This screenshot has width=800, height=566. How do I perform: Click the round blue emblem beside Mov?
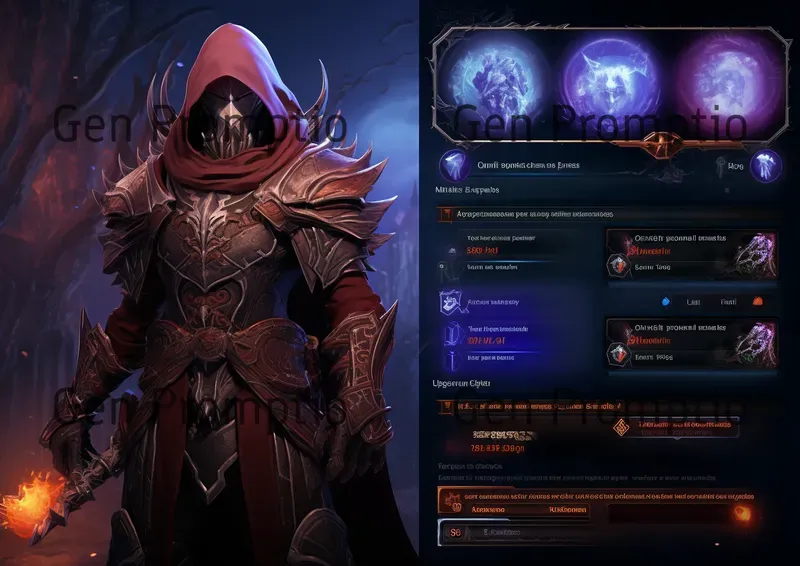[x=766, y=166]
